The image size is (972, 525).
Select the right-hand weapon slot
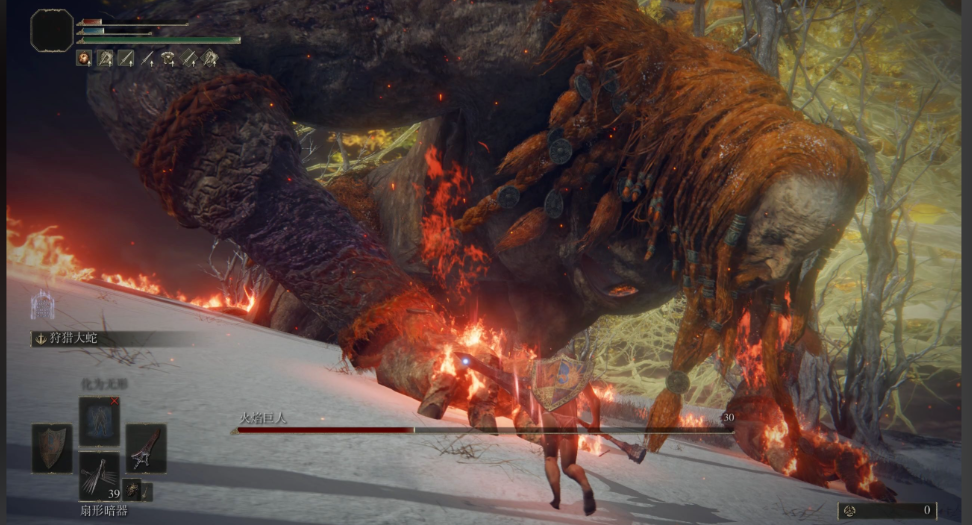point(146,447)
